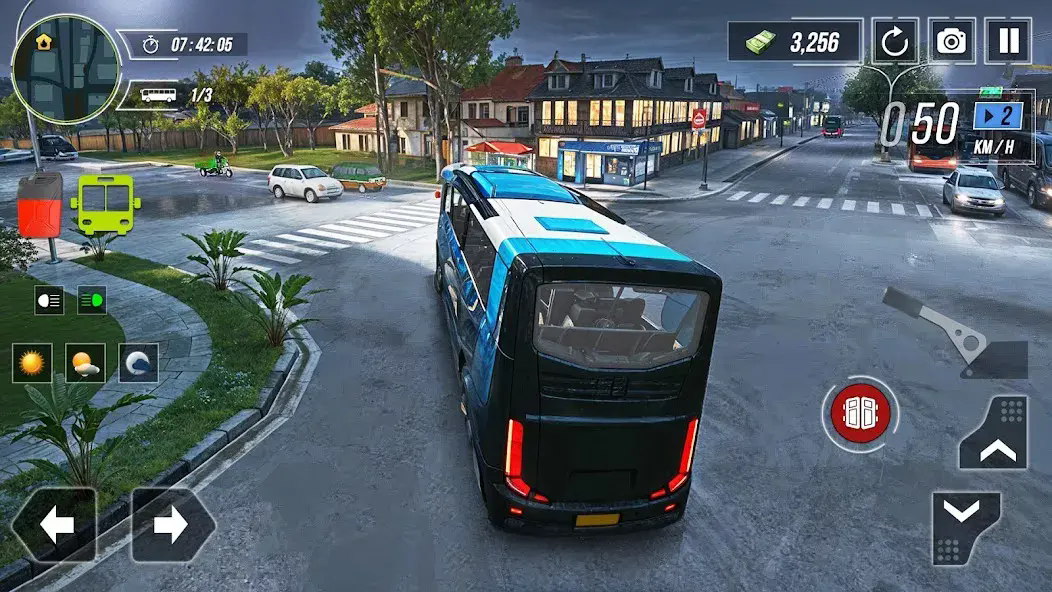Set weather to partly cloudy
Viewport: 1052px width, 592px height.
(85, 363)
